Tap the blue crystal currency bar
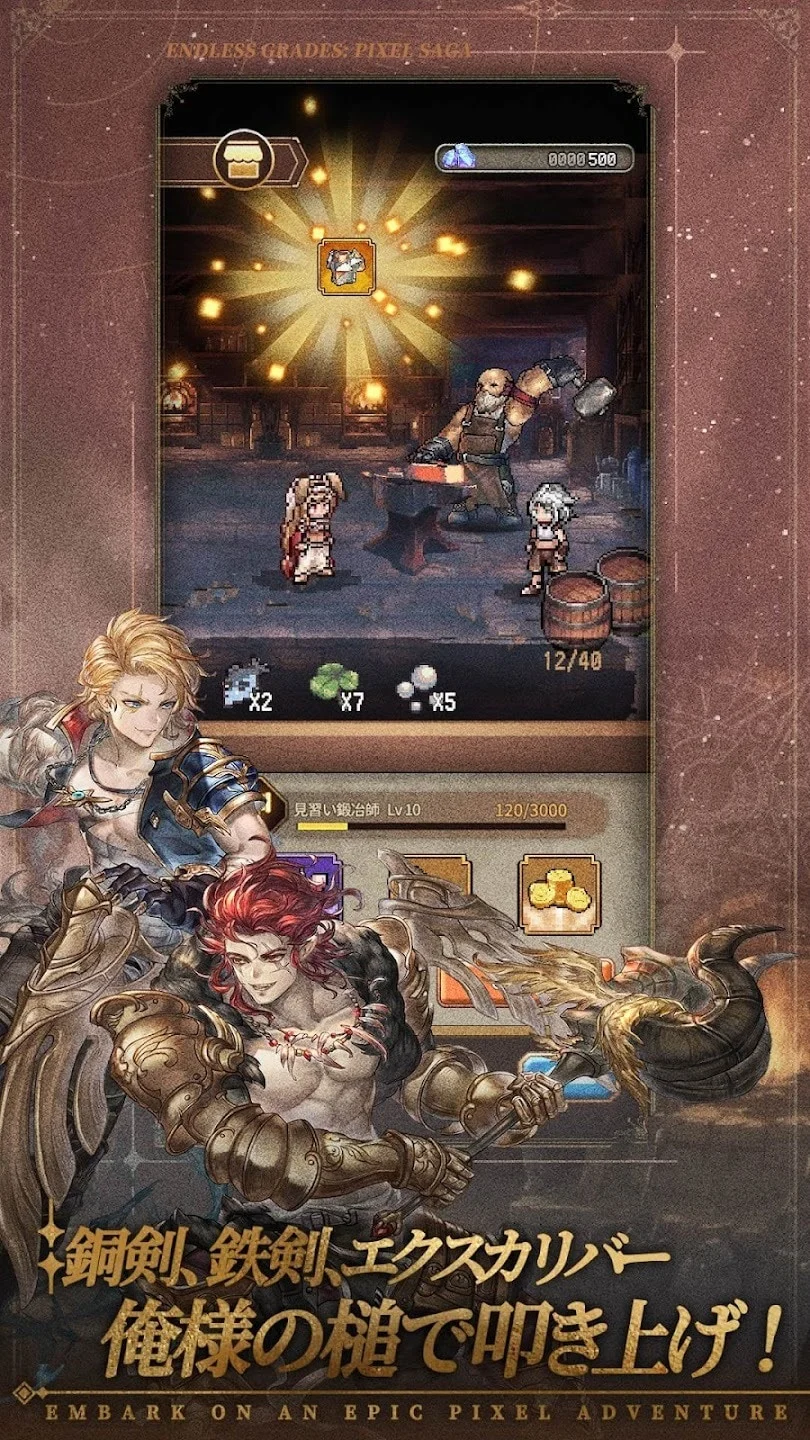This screenshot has width=810, height=1440. pos(535,158)
